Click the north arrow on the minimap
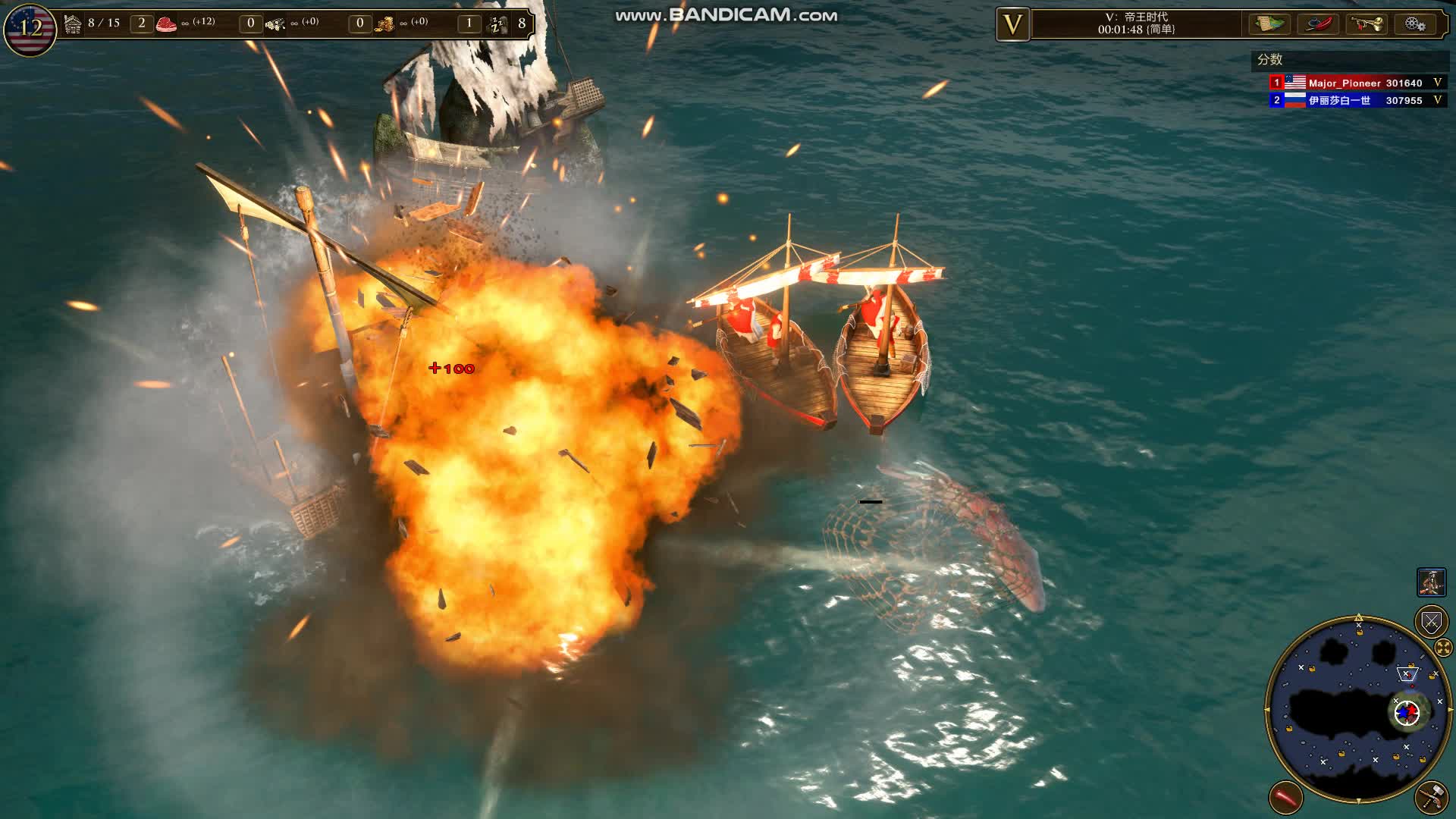 (1359, 618)
